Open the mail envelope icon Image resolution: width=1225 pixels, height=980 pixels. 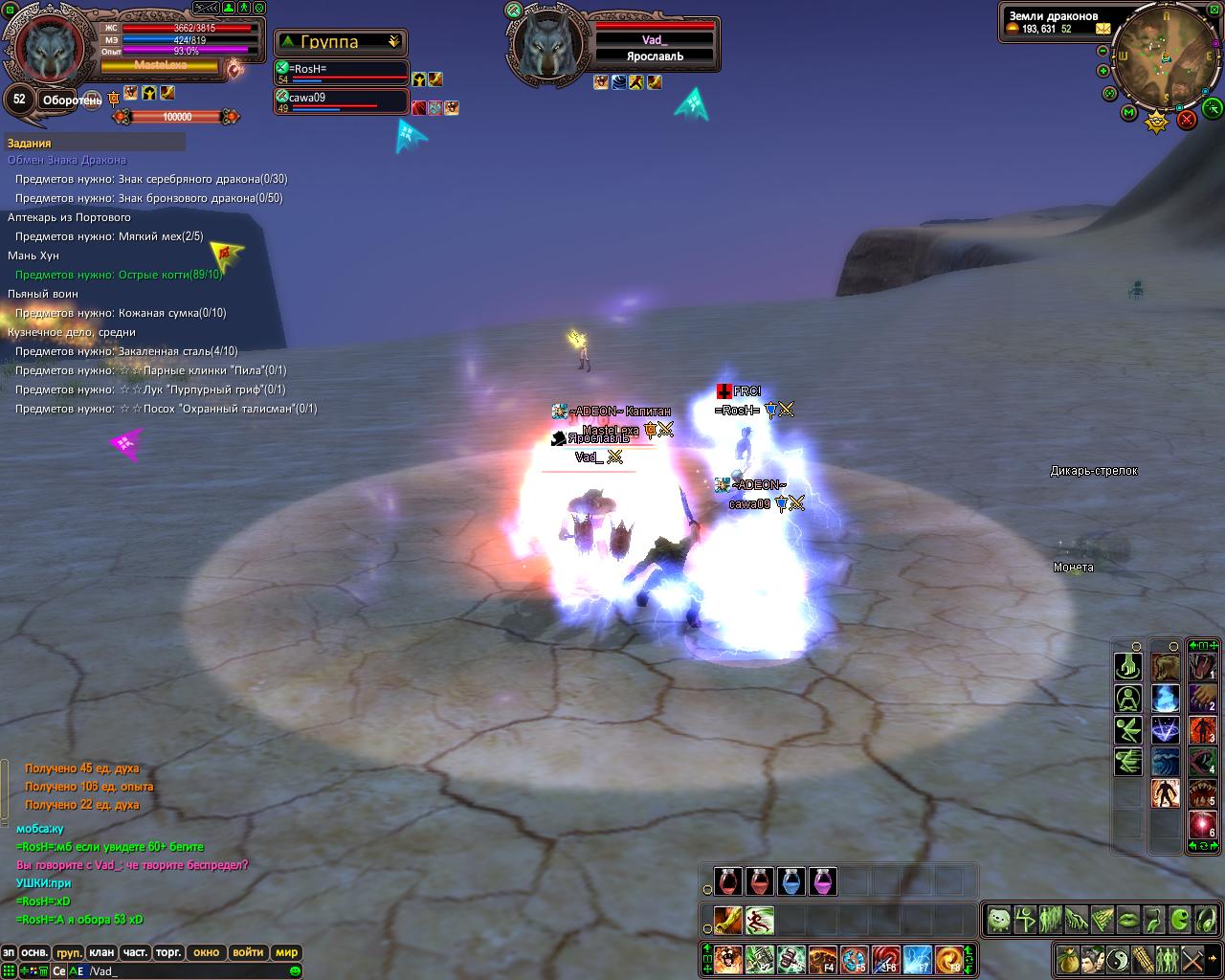tap(1103, 28)
